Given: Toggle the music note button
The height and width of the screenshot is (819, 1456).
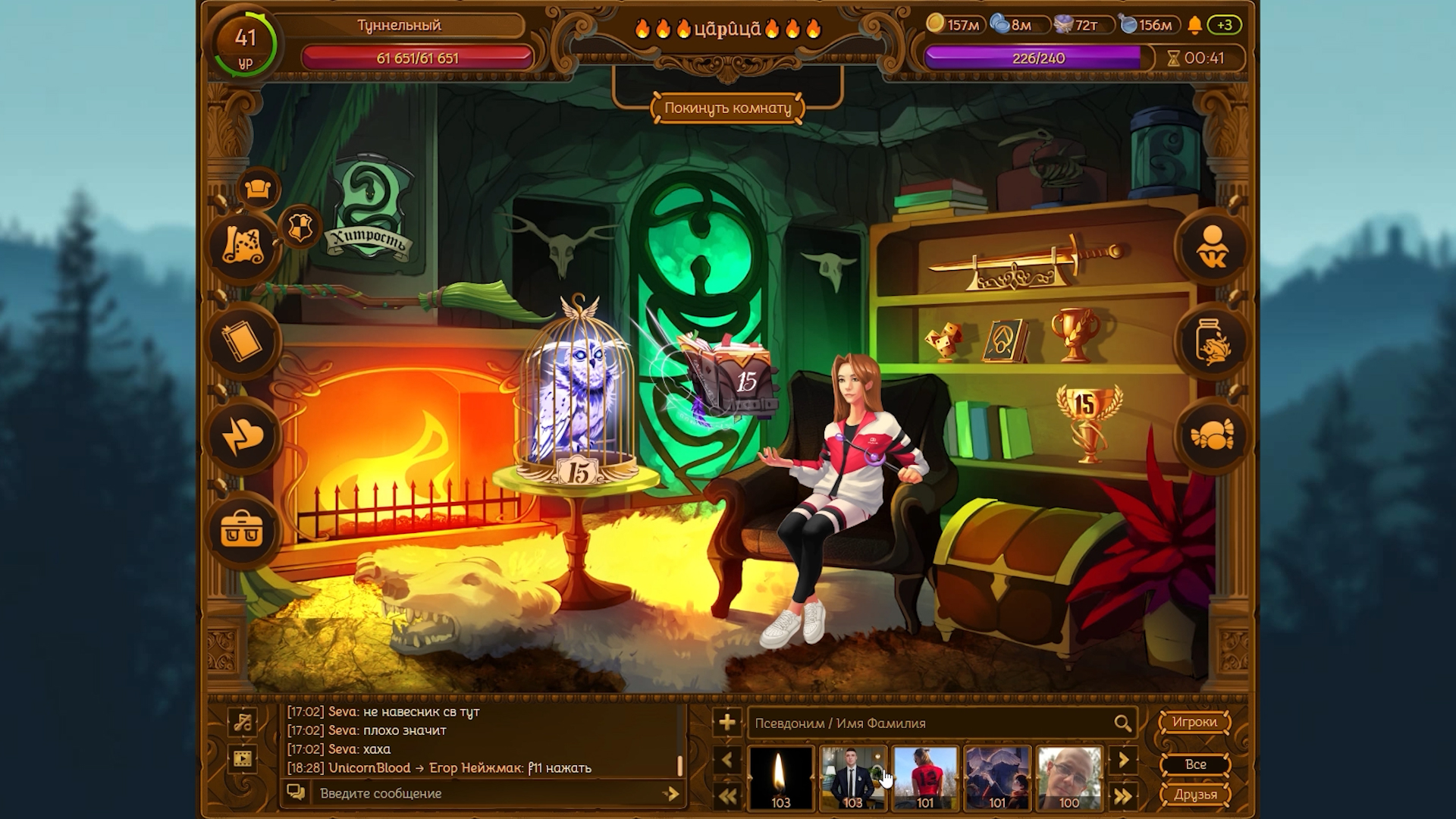Looking at the screenshot, I should (x=243, y=722).
